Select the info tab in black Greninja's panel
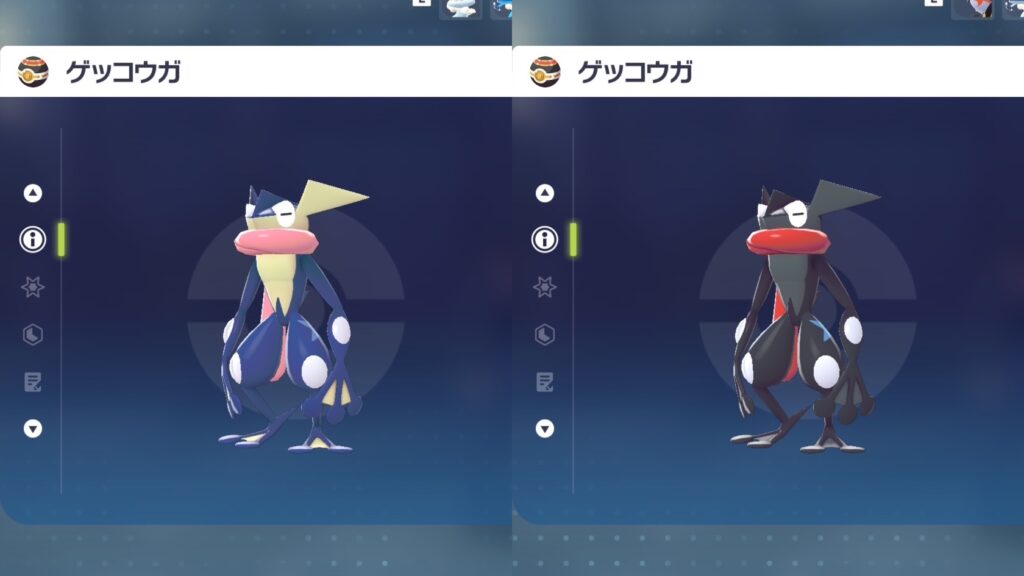 coord(545,239)
